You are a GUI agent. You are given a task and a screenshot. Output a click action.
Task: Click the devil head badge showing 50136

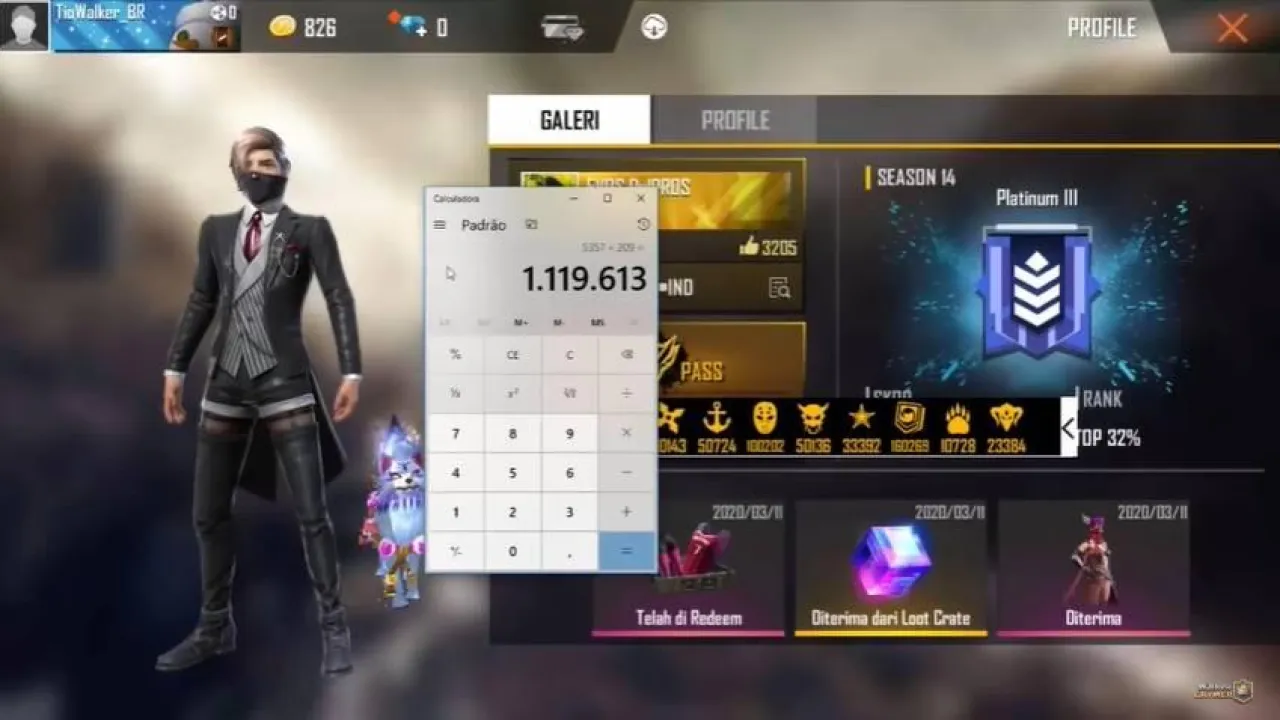pos(812,421)
